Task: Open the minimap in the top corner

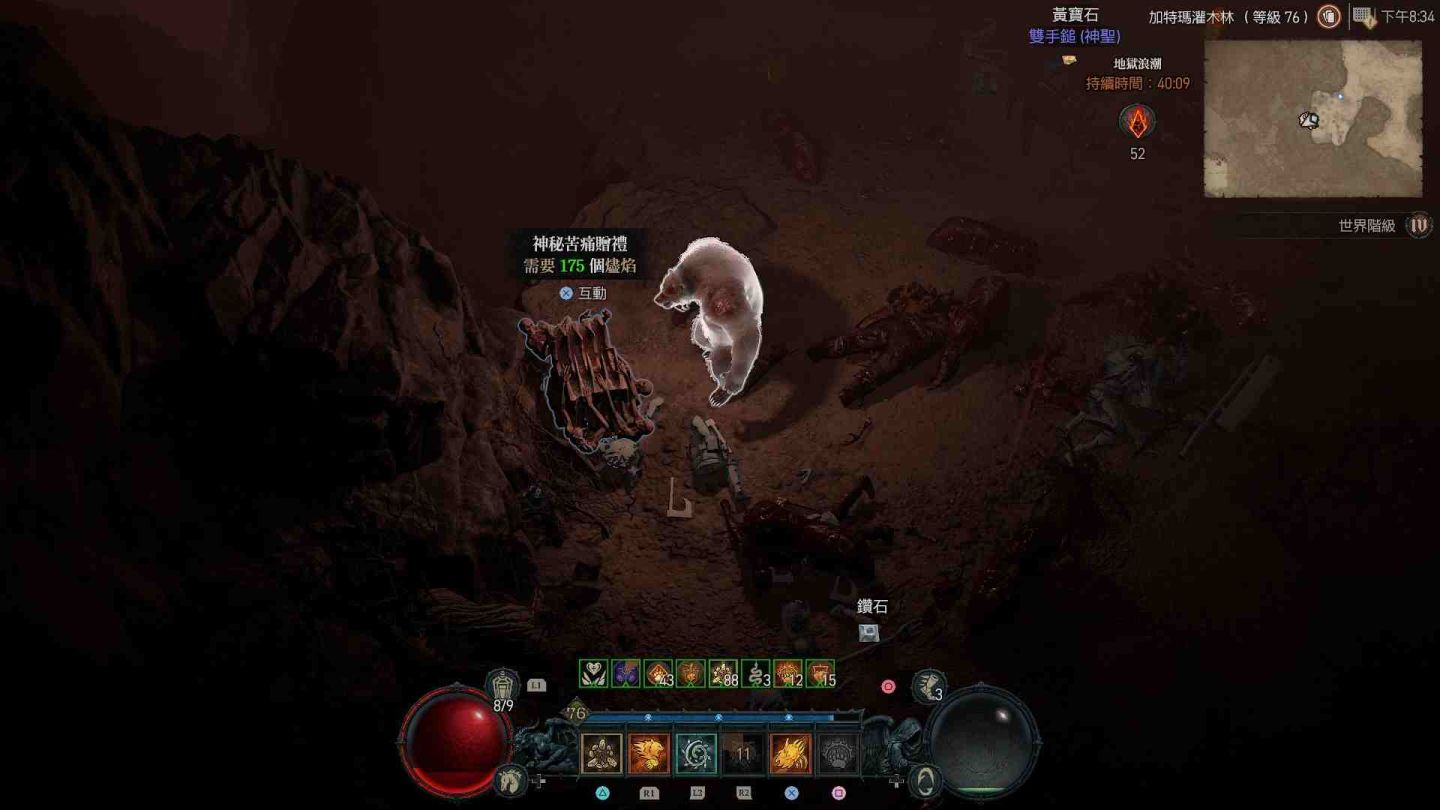Action: 1312,118
